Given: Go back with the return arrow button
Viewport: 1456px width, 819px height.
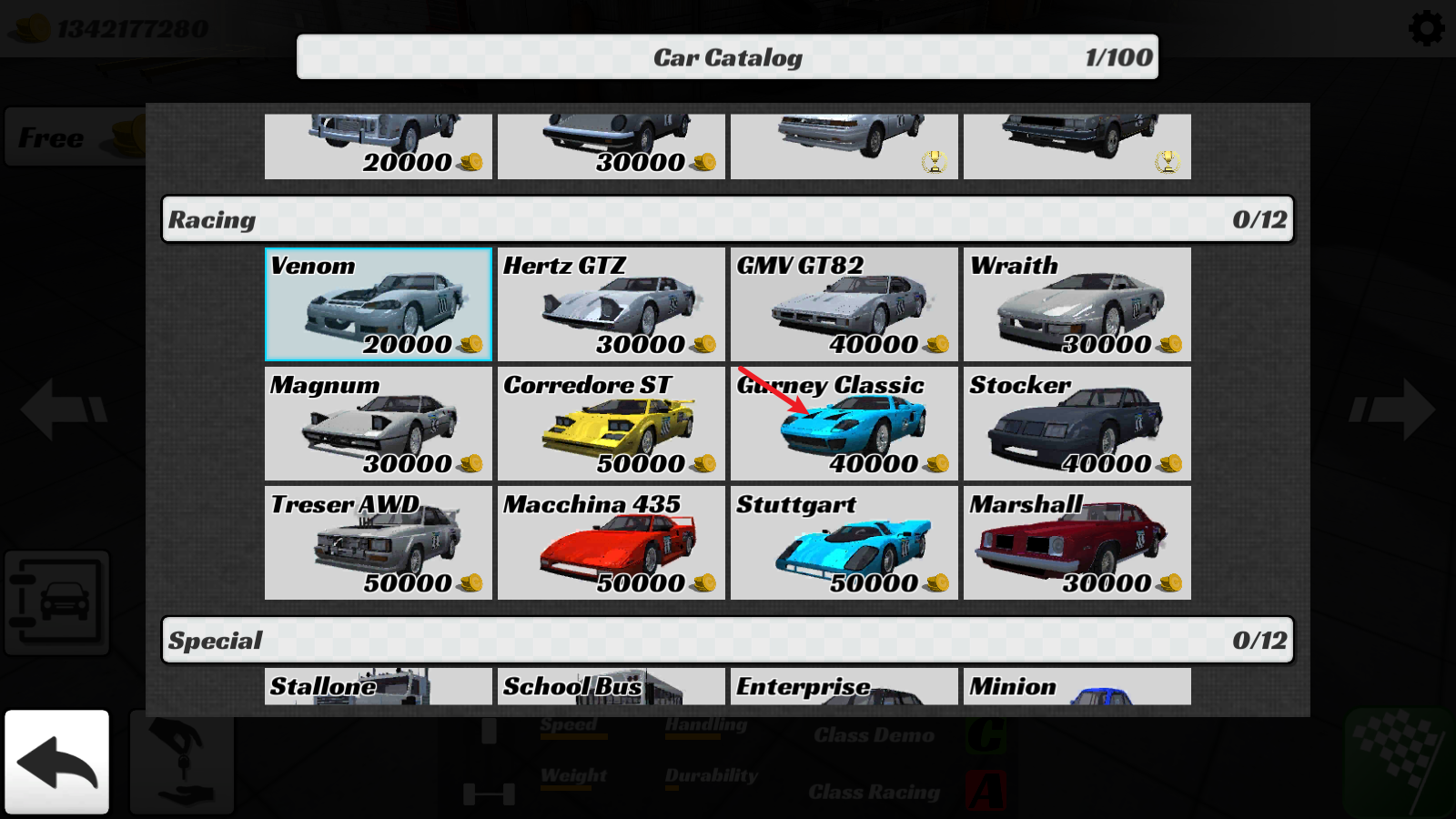Looking at the screenshot, I should tap(56, 762).
